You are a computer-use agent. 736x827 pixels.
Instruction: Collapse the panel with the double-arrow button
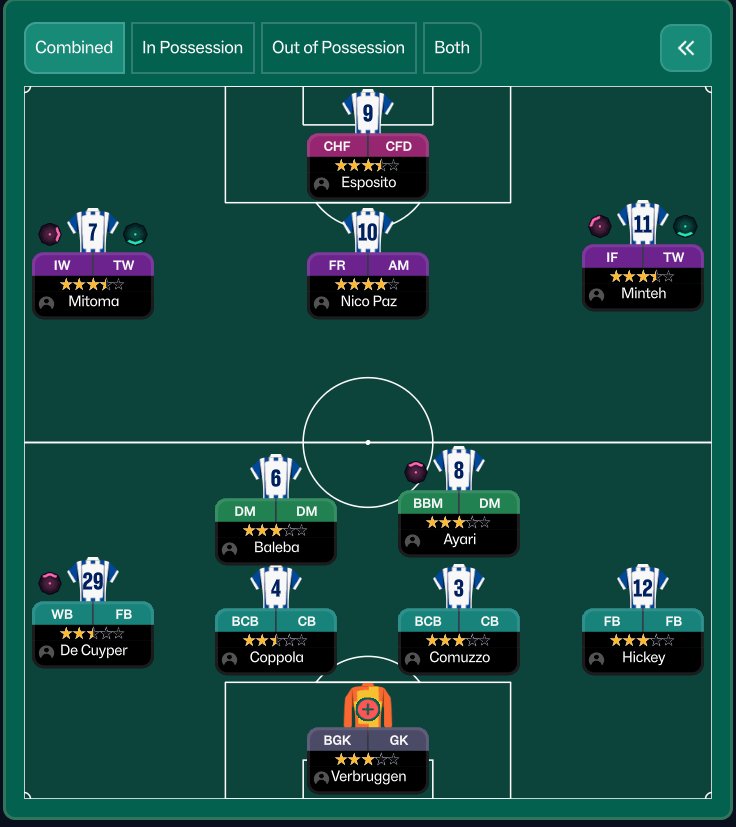pos(686,48)
